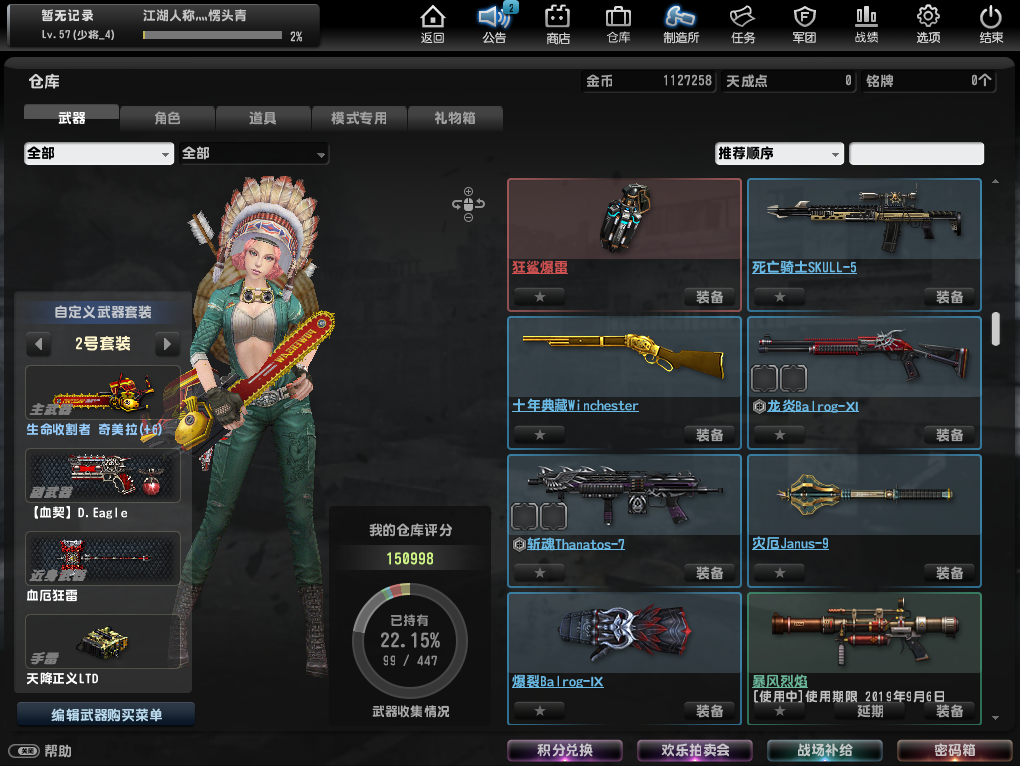Screen dimensions: 1020x766
Task: Switch to the 道具 items tab
Action: tap(262, 118)
